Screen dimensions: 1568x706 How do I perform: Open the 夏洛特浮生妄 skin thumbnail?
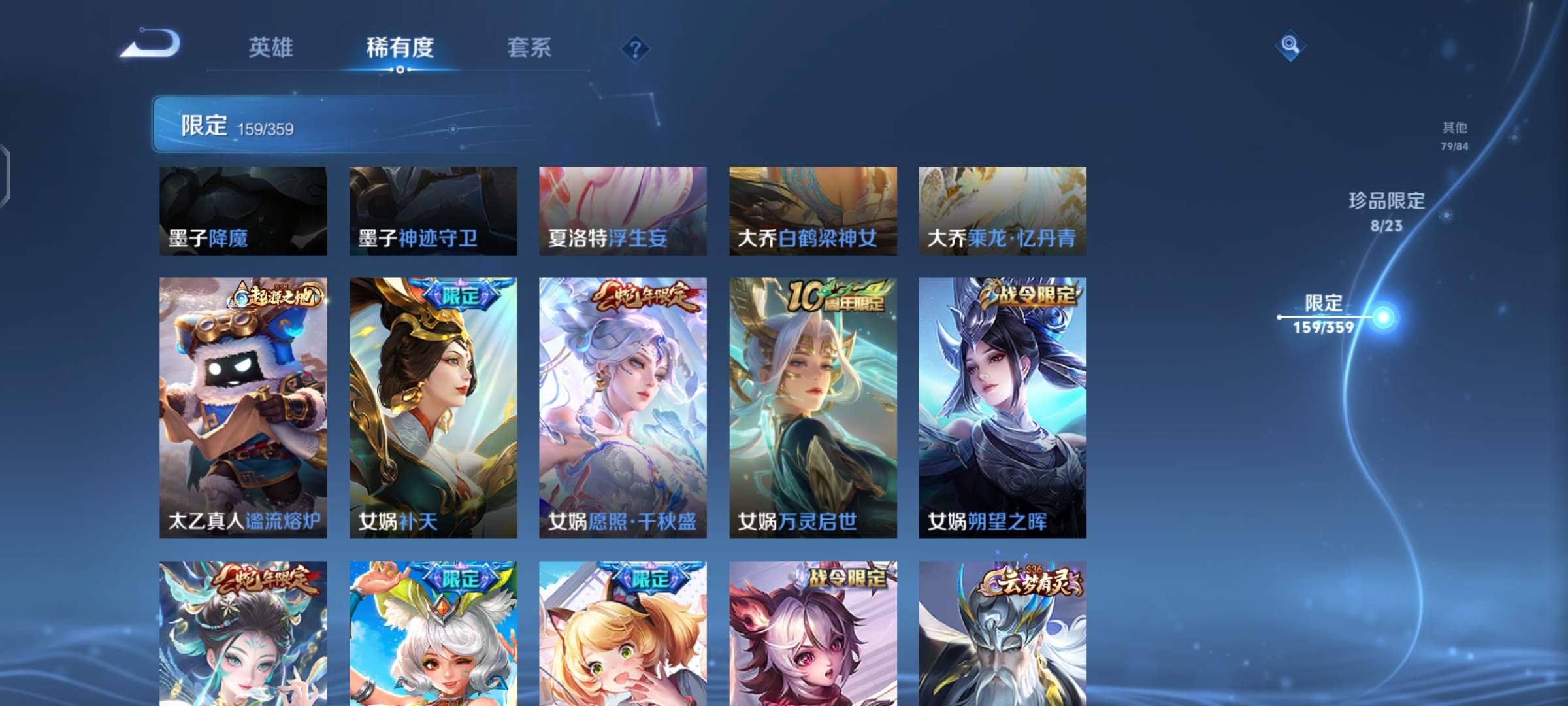(x=622, y=209)
